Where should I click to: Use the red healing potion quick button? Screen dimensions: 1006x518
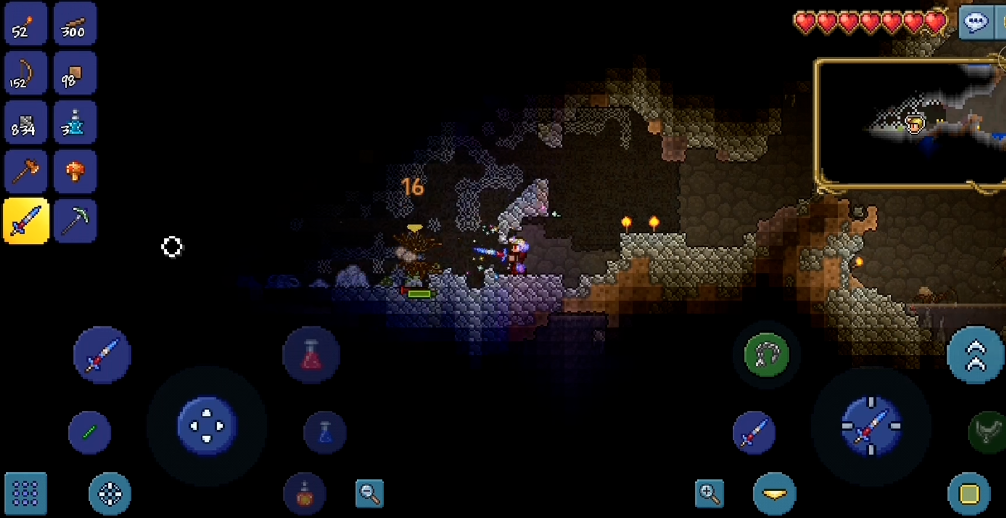click(311, 355)
